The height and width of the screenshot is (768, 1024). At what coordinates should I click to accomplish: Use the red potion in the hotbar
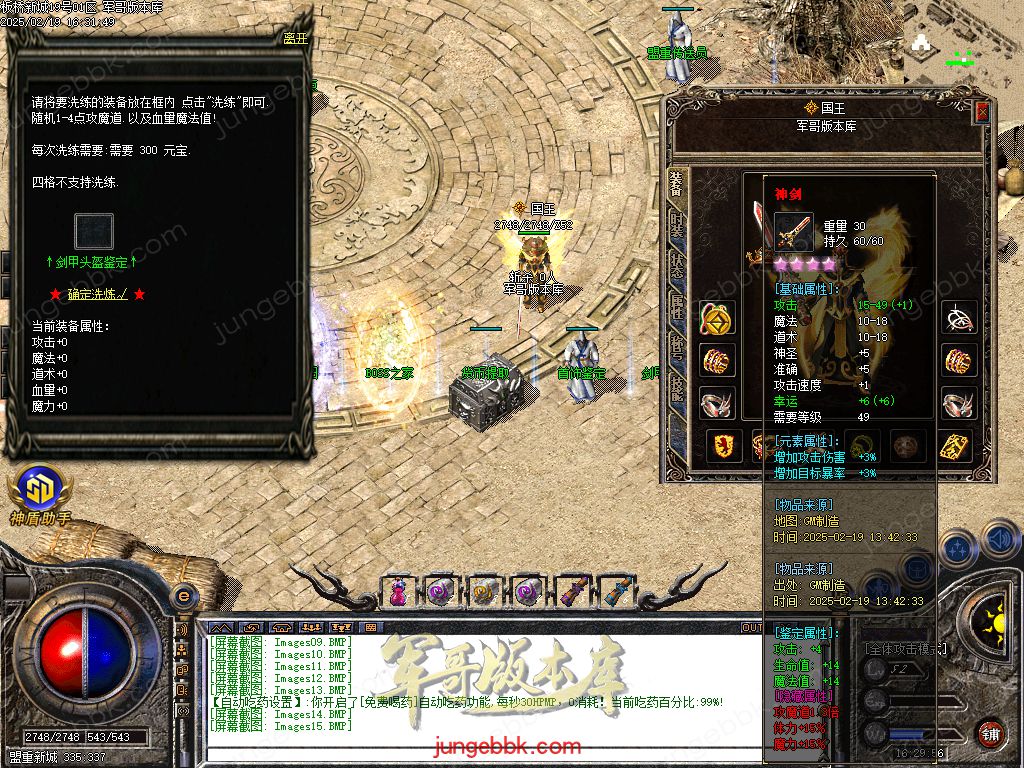click(x=398, y=591)
